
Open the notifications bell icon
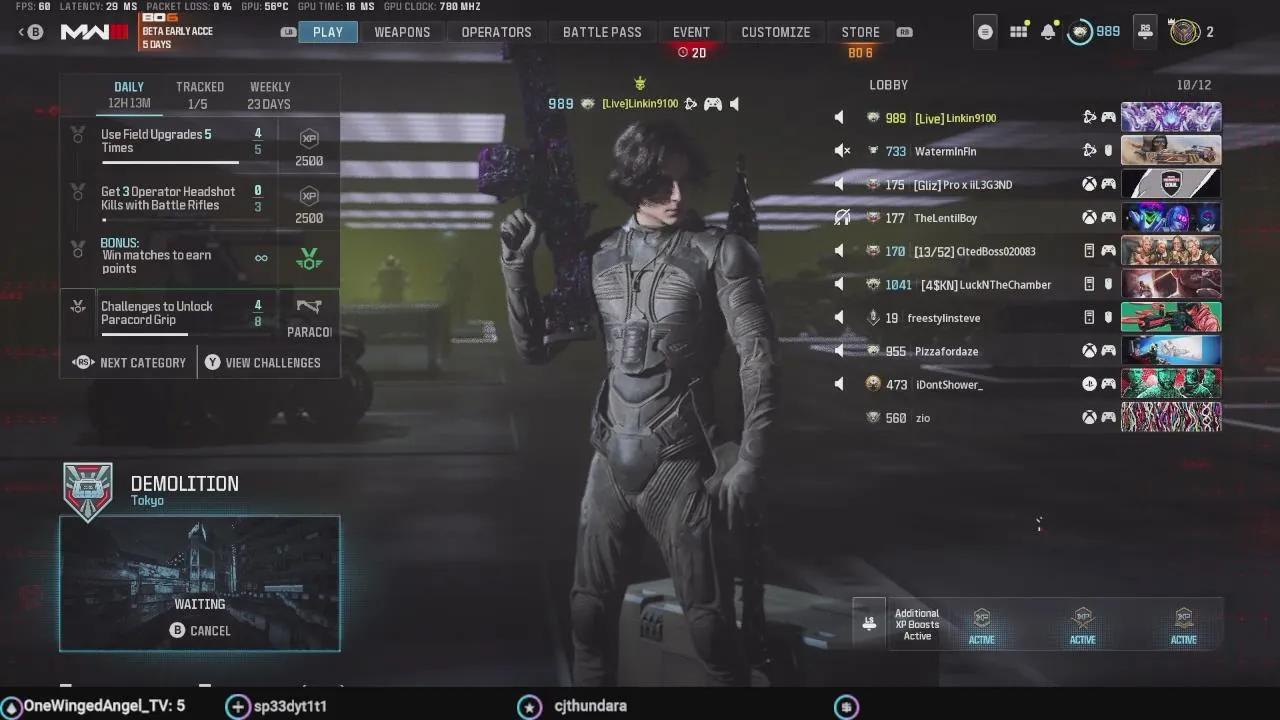coord(1047,31)
